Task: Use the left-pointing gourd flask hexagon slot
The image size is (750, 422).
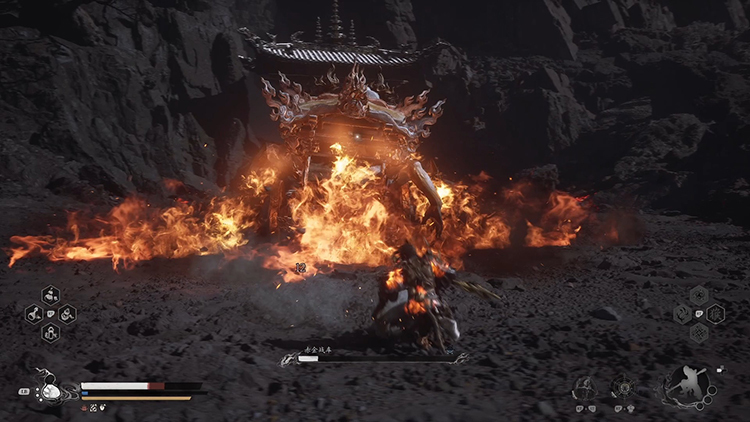Action: coord(33,314)
